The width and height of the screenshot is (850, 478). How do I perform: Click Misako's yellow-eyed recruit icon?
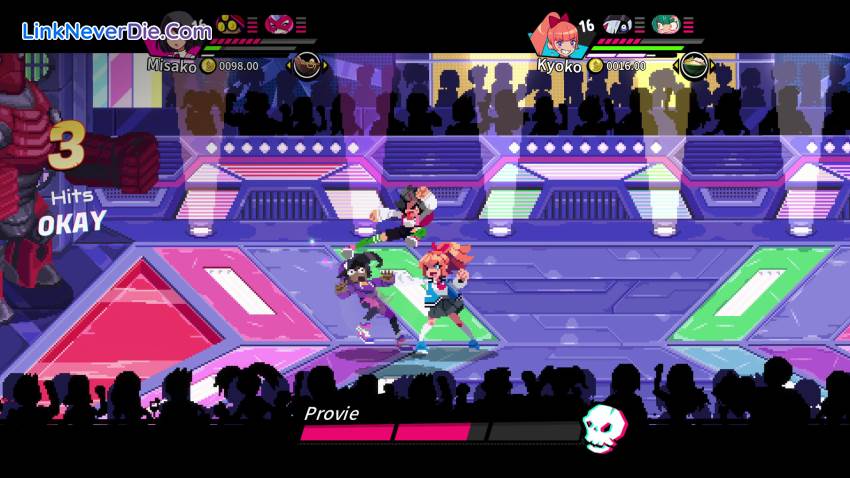pos(229,22)
